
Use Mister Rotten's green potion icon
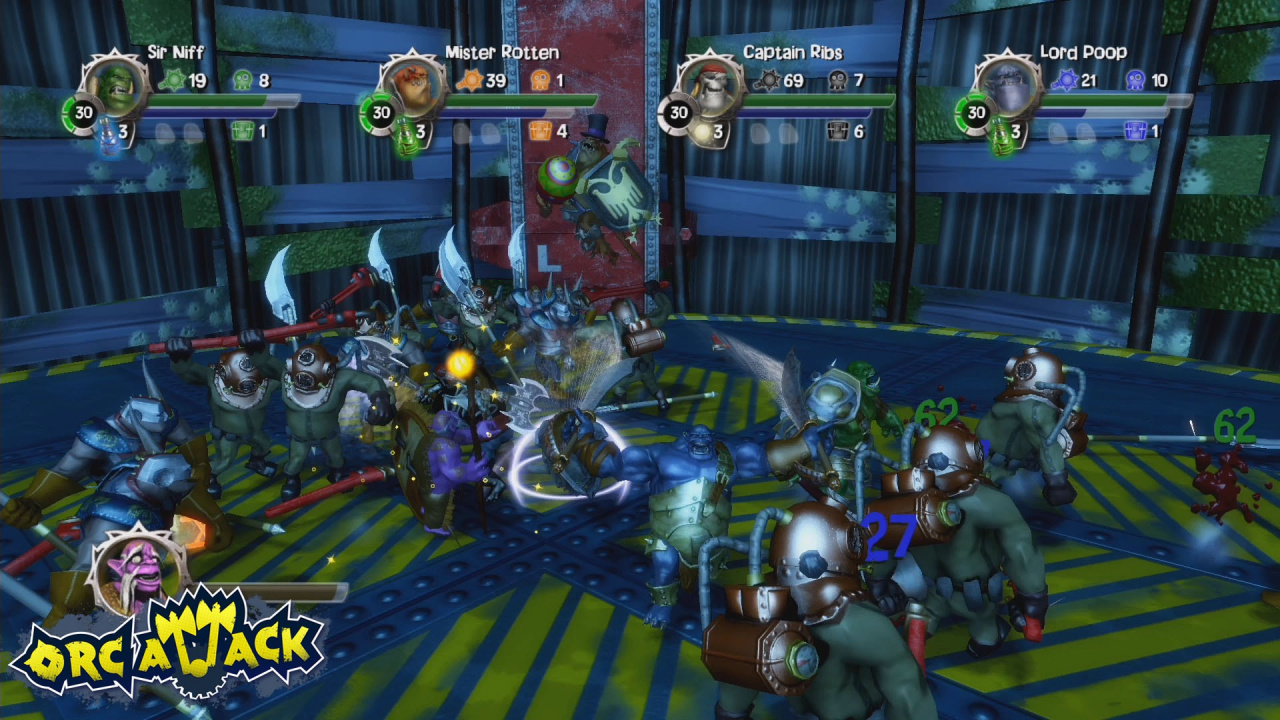click(405, 136)
